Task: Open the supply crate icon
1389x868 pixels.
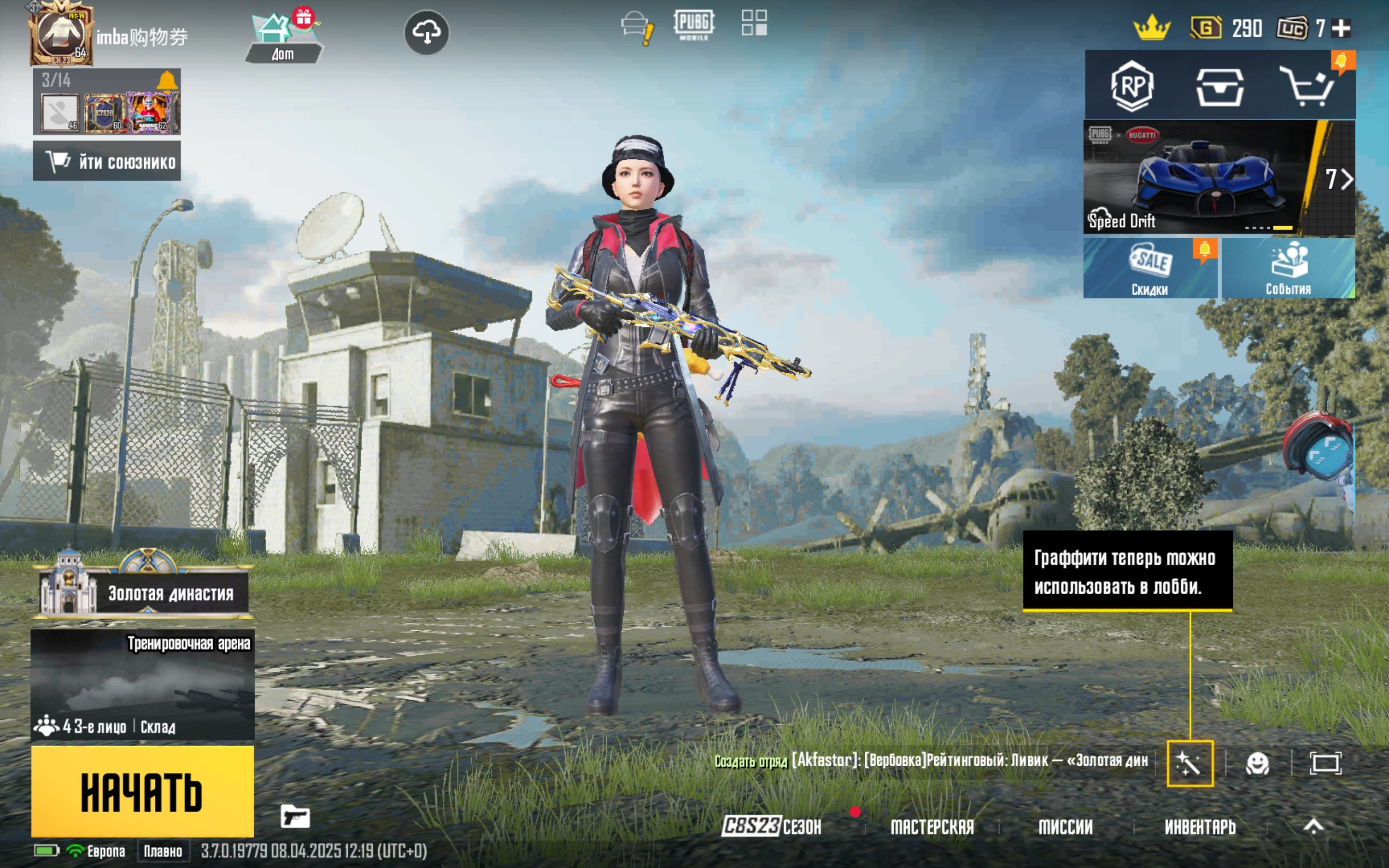Action: click(1220, 87)
